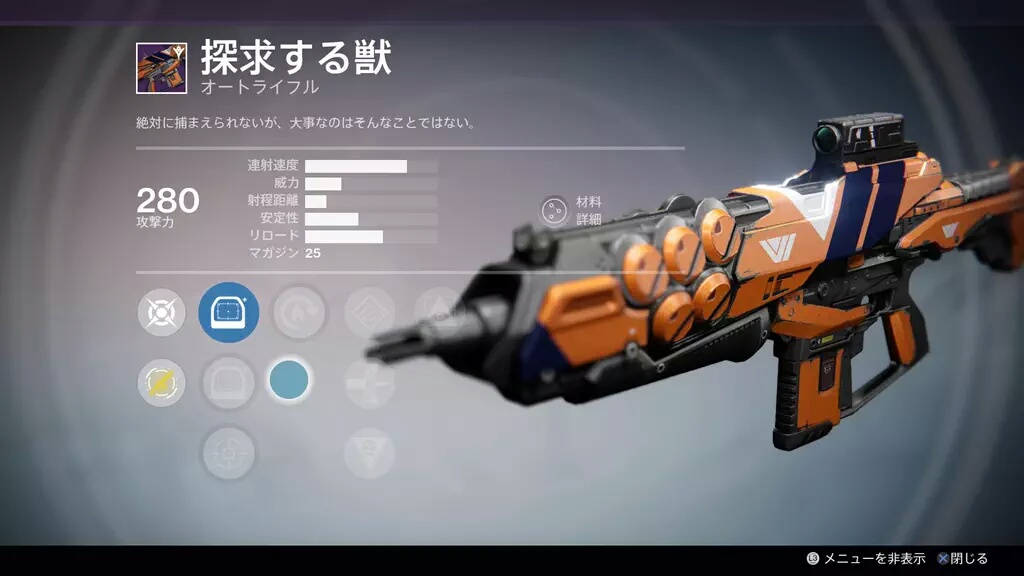Select the dimmed diamond-shaped perk node
The width and height of the screenshot is (1024, 576).
[369, 313]
